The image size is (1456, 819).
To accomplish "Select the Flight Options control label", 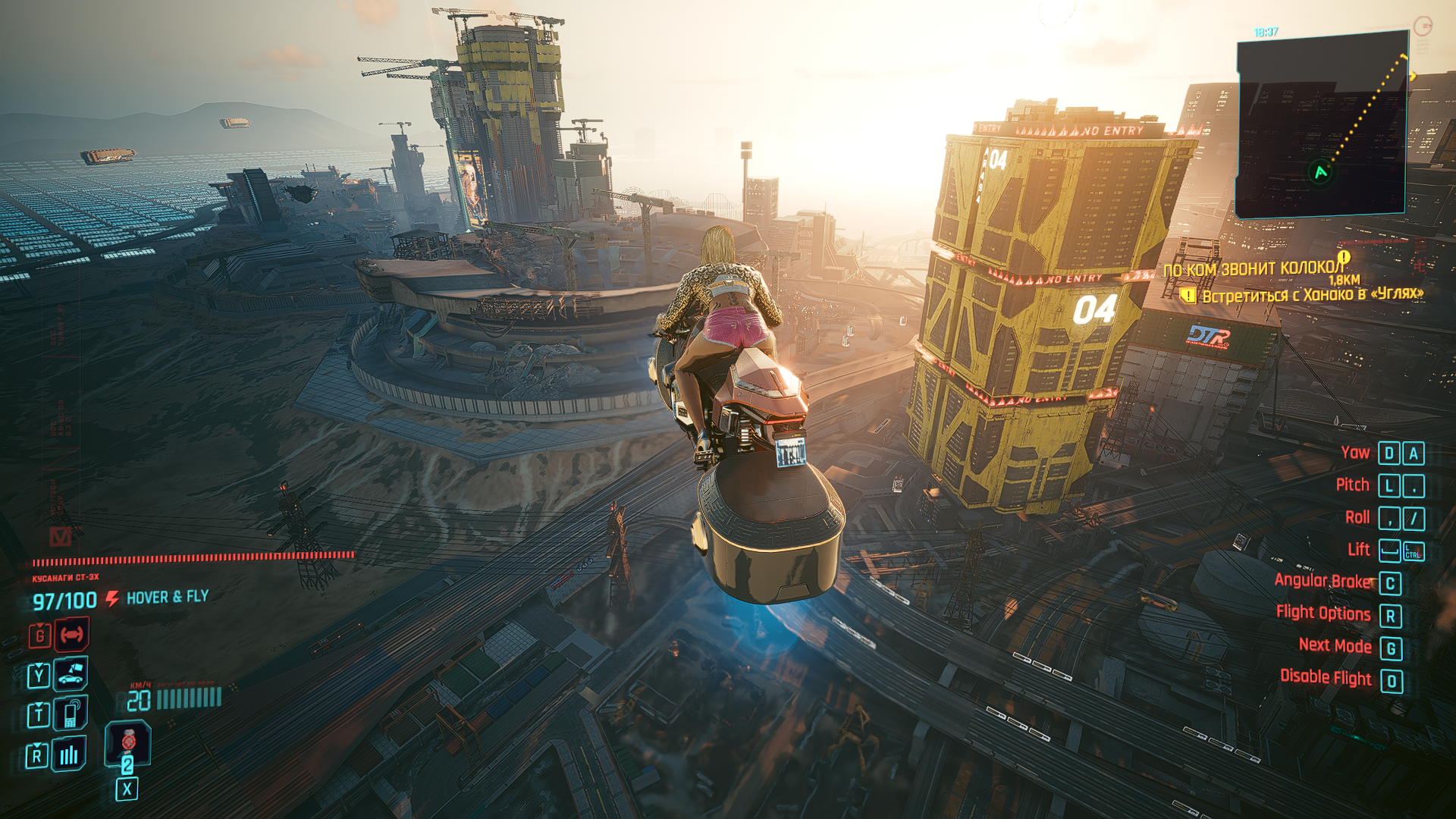I will pyautogui.click(x=1323, y=613).
